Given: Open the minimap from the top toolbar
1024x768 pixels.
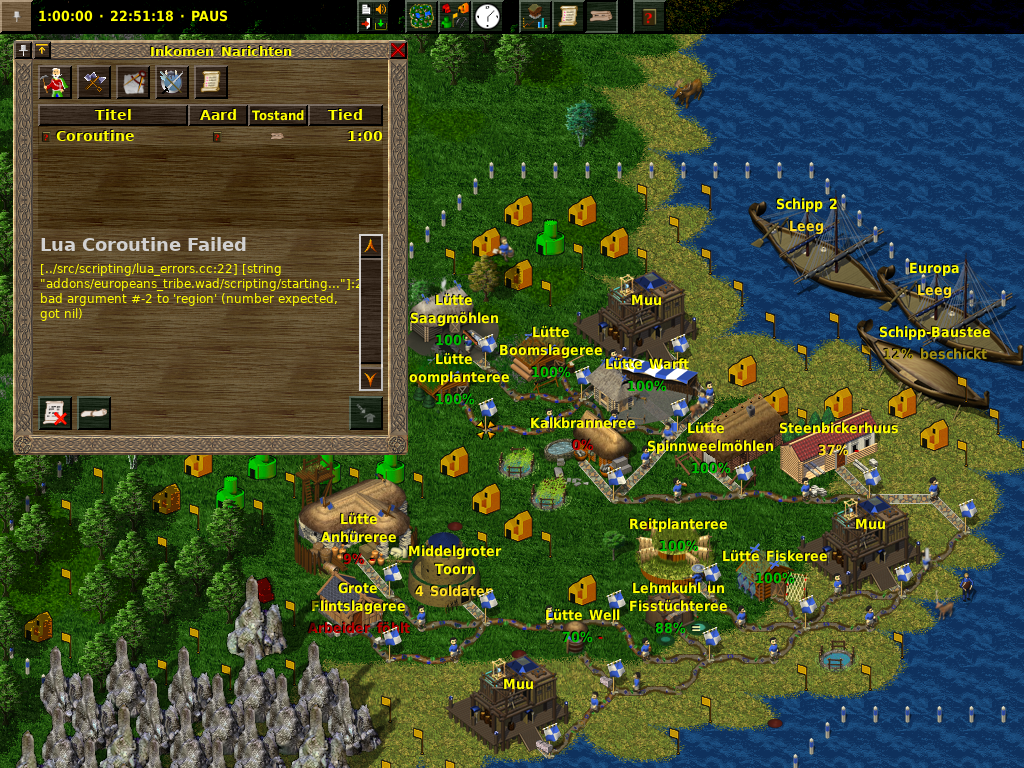Looking at the screenshot, I should (422, 17).
